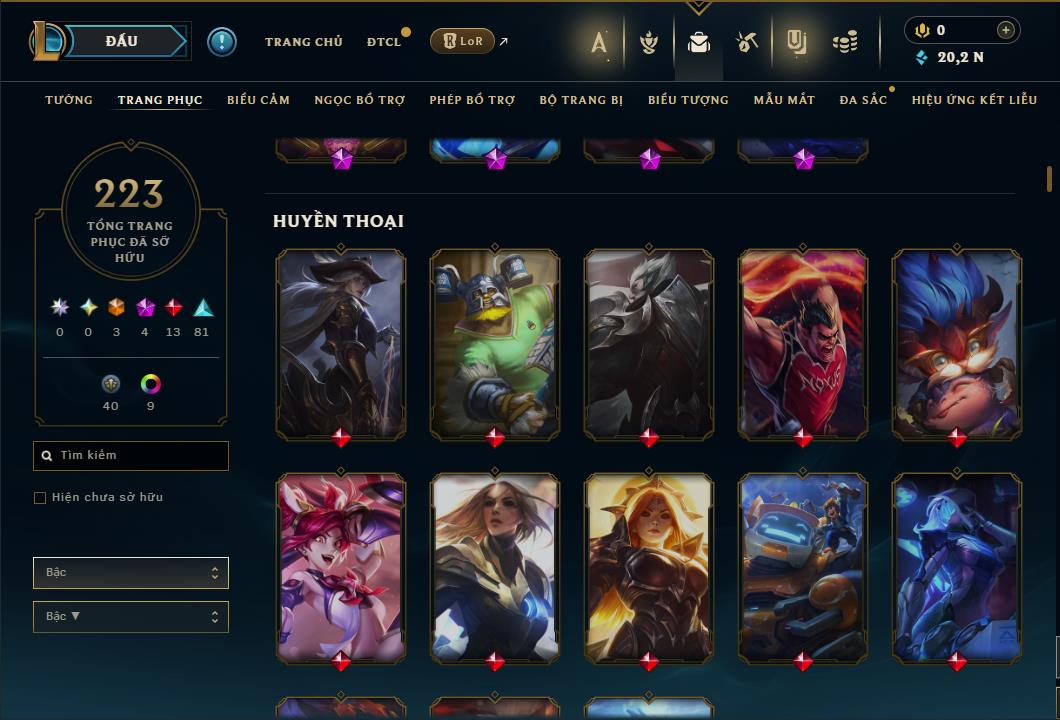The width and height of the screenshot is (1060, 720).
Task: Switch to the TƯỚNG tab
Action: pyautogui.click(x=69, y=100)
